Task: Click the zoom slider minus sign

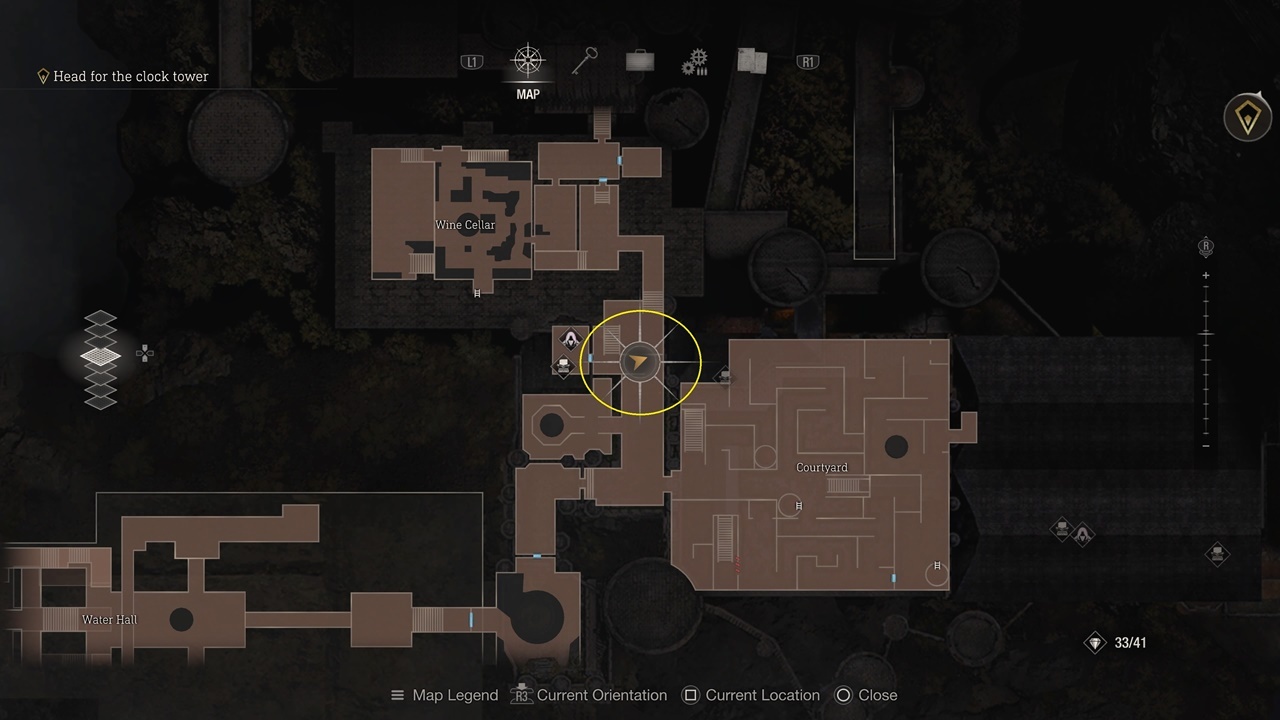Action: 1206,445
